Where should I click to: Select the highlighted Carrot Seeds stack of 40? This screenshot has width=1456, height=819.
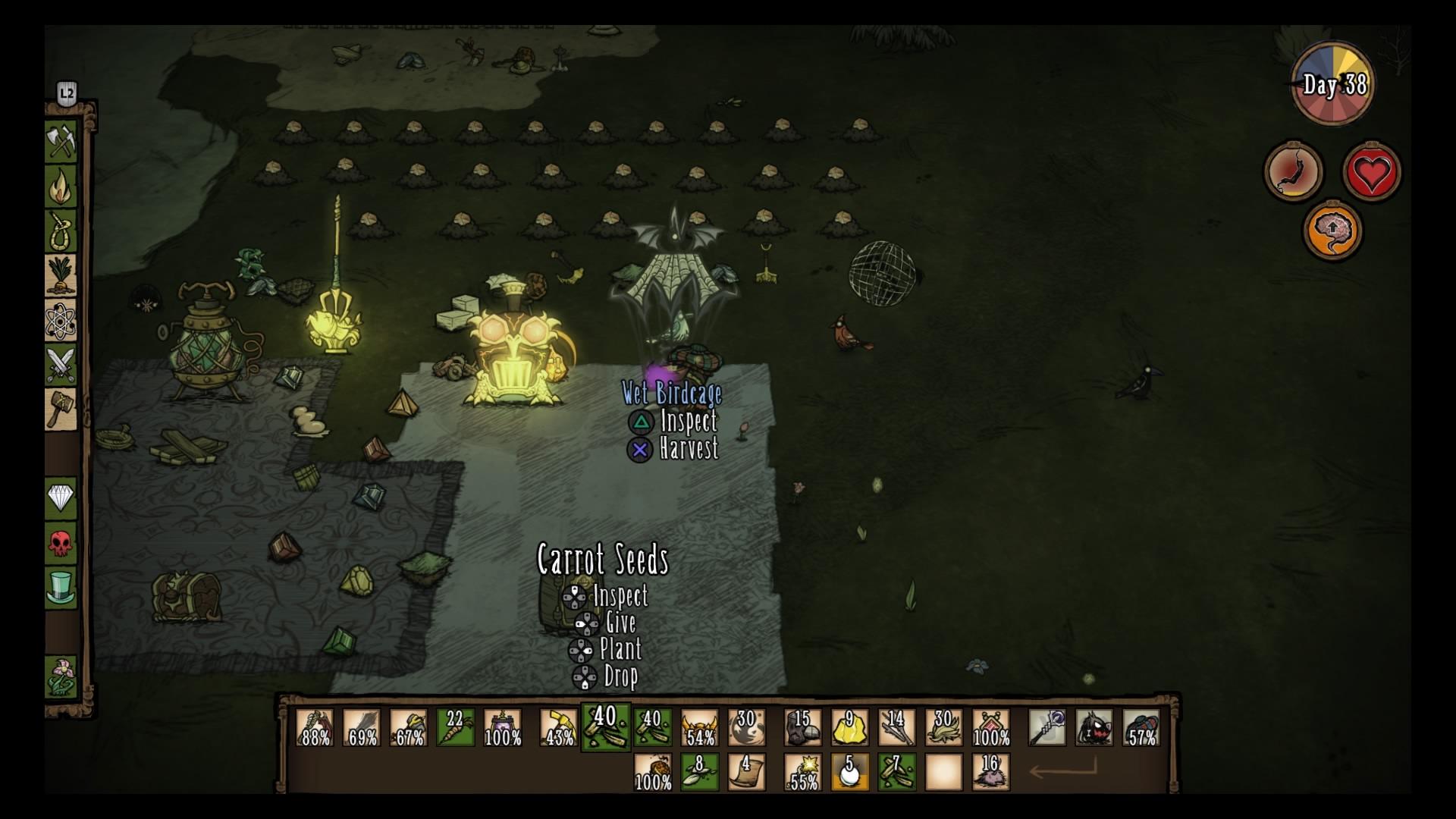pyautogui.click(x=605, y=727)
